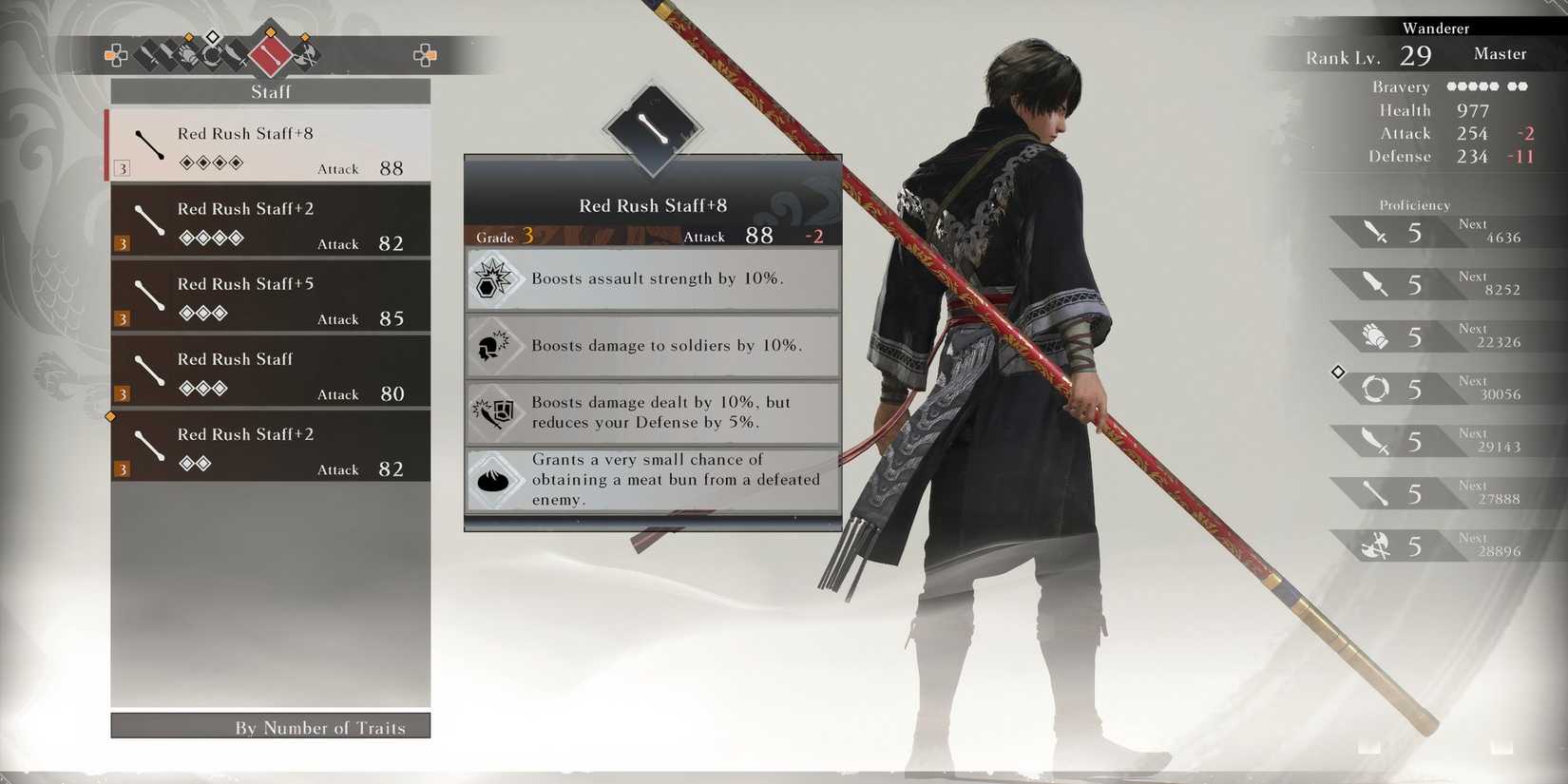Select the Gauntlet weapon category icon
This screenshot has height=784, width=1568.
point(190,54)
